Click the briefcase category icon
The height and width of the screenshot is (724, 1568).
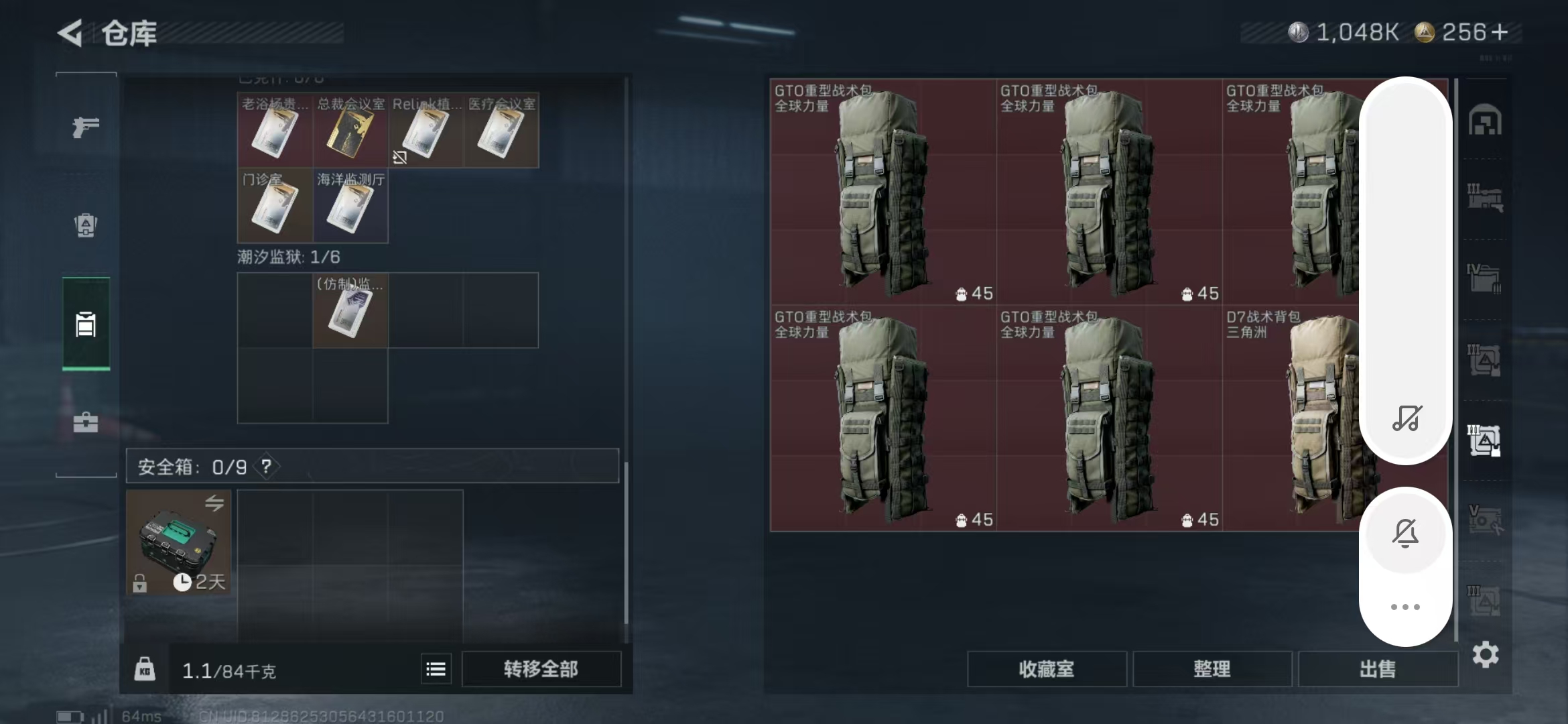click(x=86, y=423)
